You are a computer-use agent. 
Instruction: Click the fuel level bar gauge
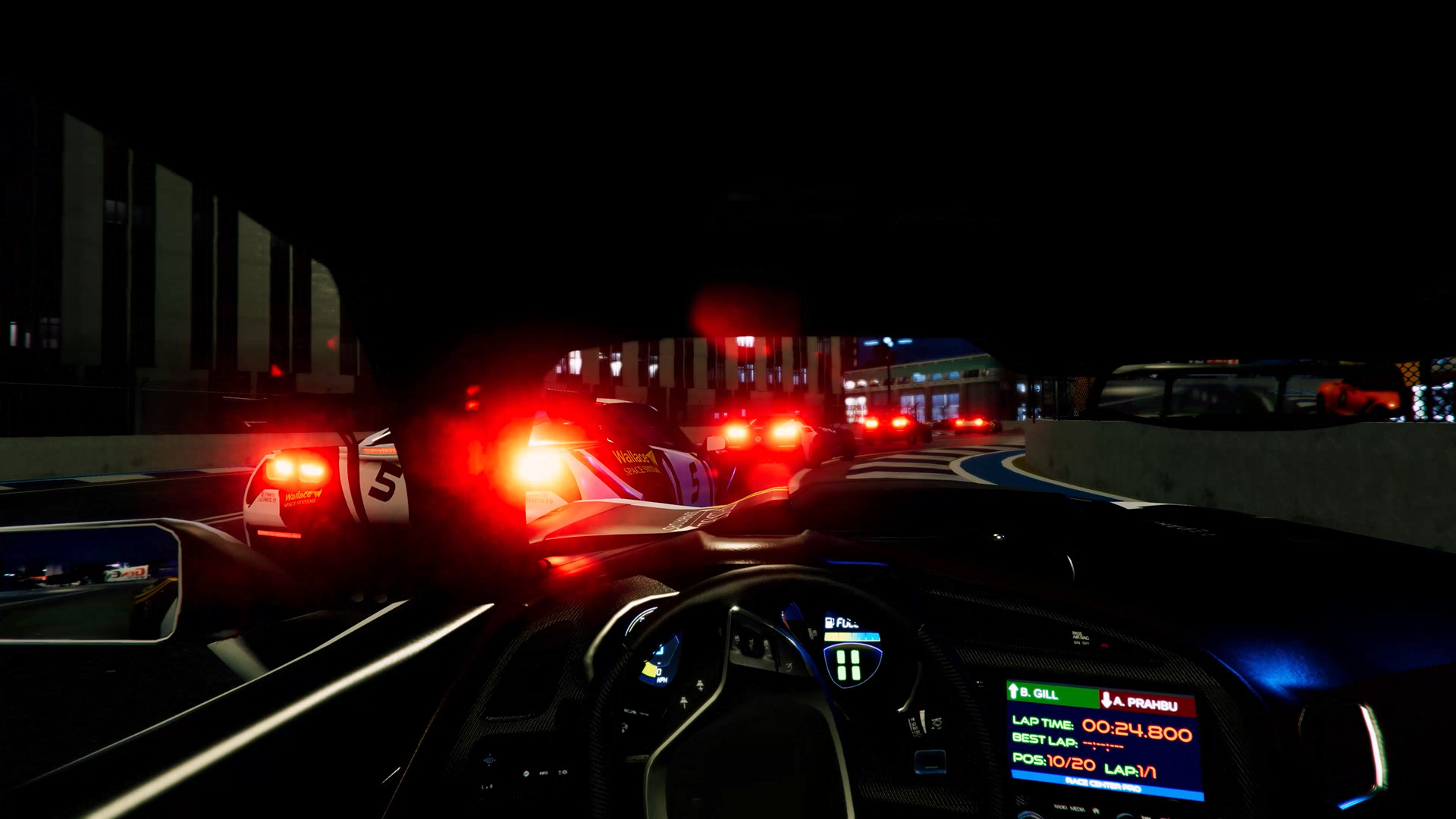click(x=851, y=635)
